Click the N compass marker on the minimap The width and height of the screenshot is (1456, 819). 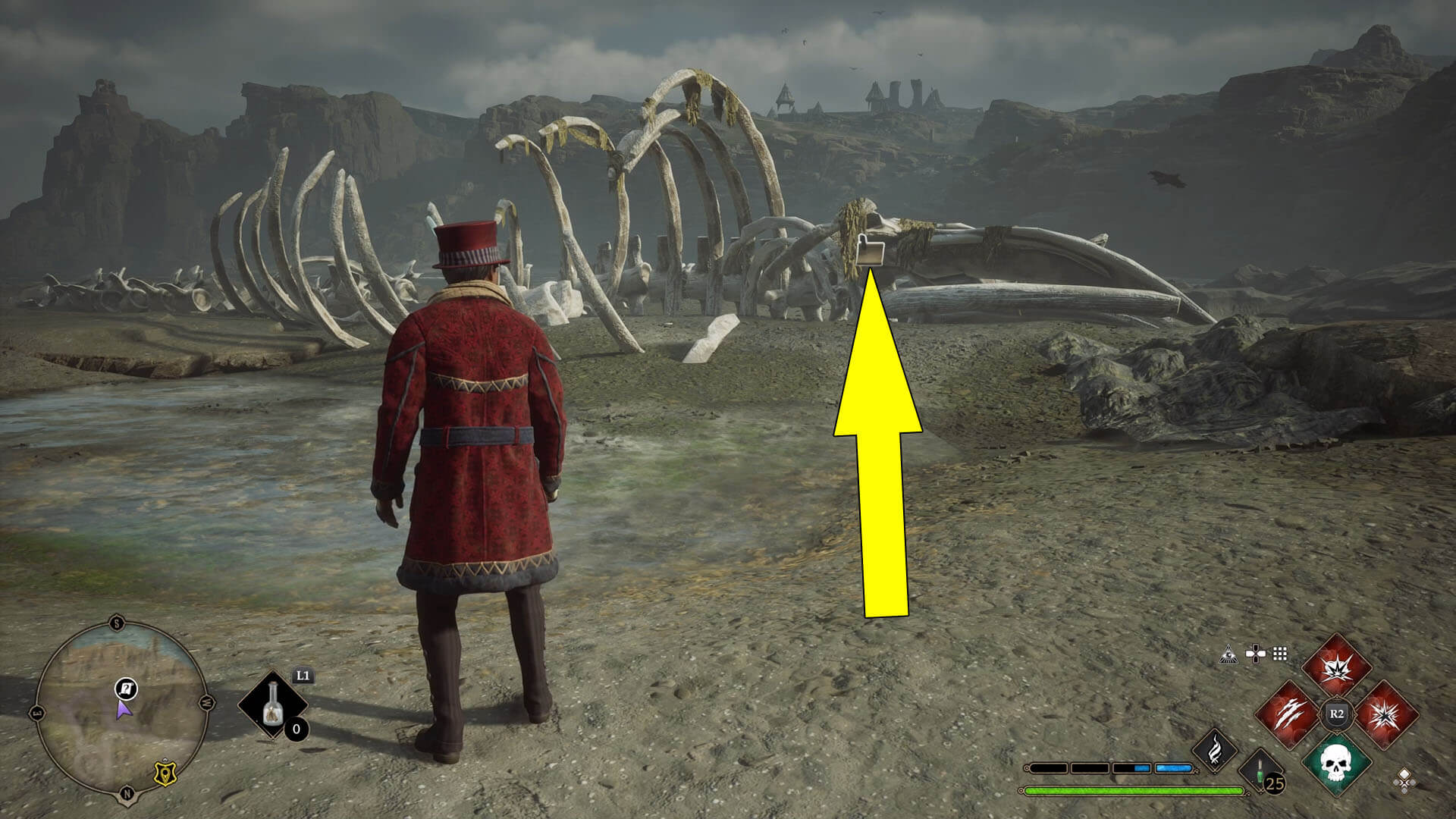tap(127, 792)
